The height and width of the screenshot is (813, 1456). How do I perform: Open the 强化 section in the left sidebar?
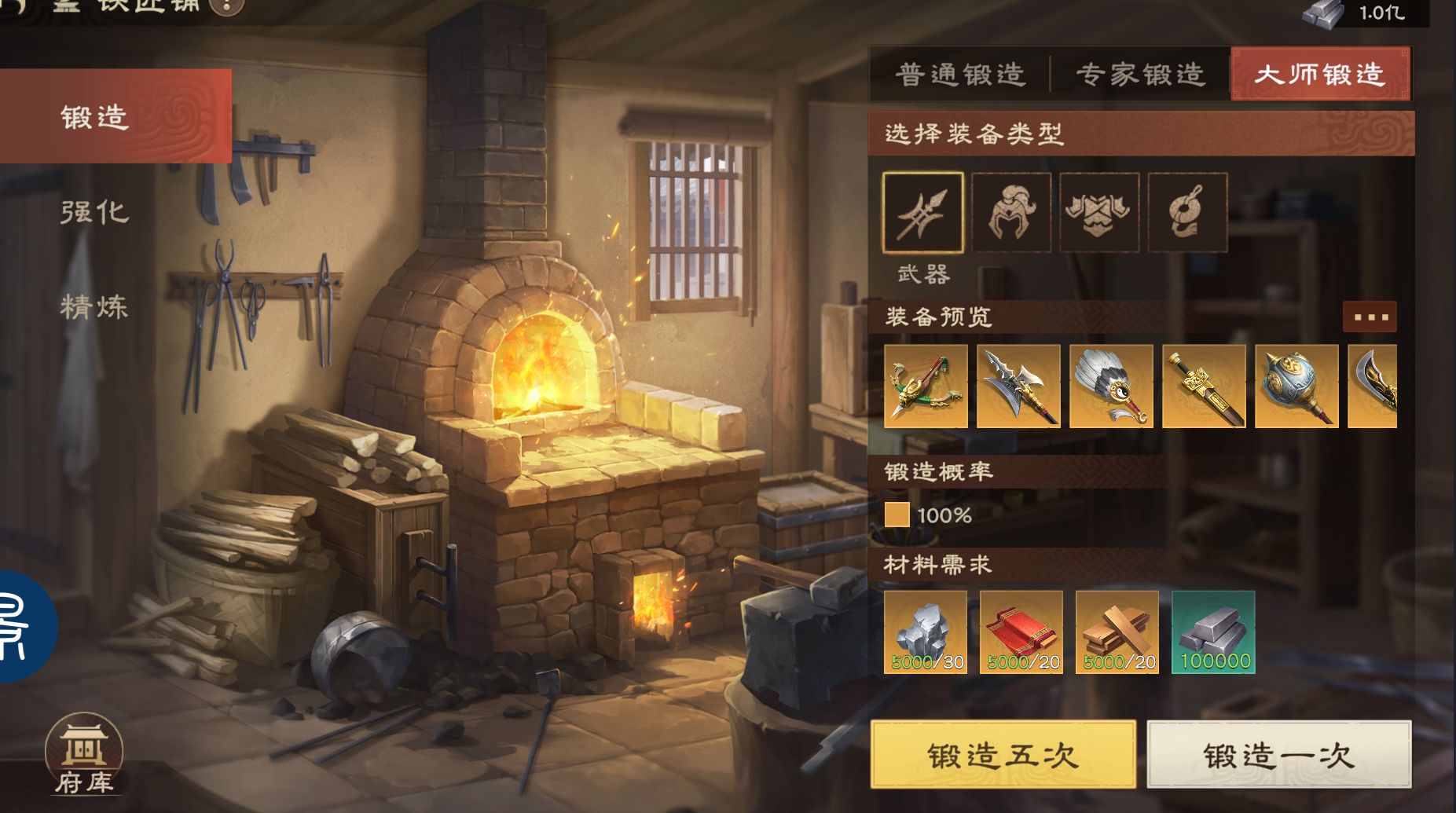pos(94,212)
